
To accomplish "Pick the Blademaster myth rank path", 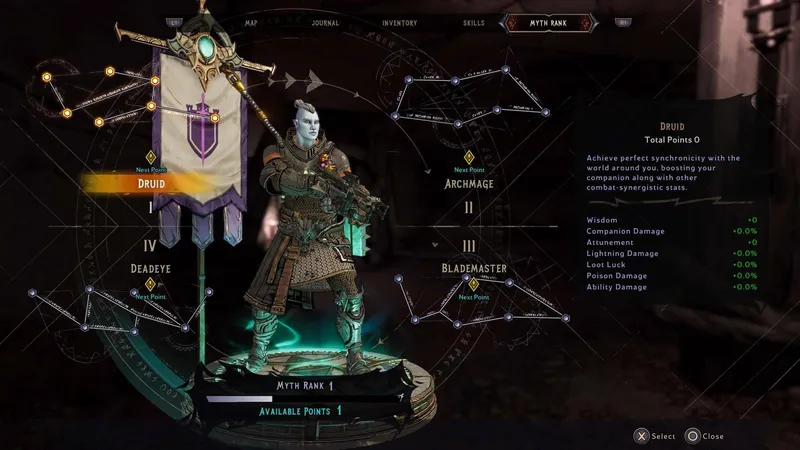I will (x=474, y=268).
